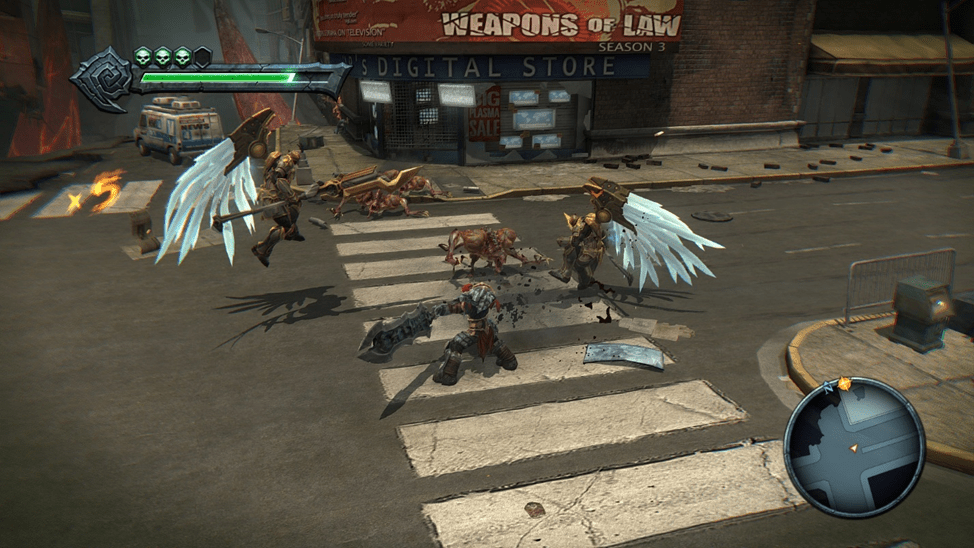Click the spiral emblem beside the health bar
The width and height of the screenshot is (974, 548).
click(101, 77)
